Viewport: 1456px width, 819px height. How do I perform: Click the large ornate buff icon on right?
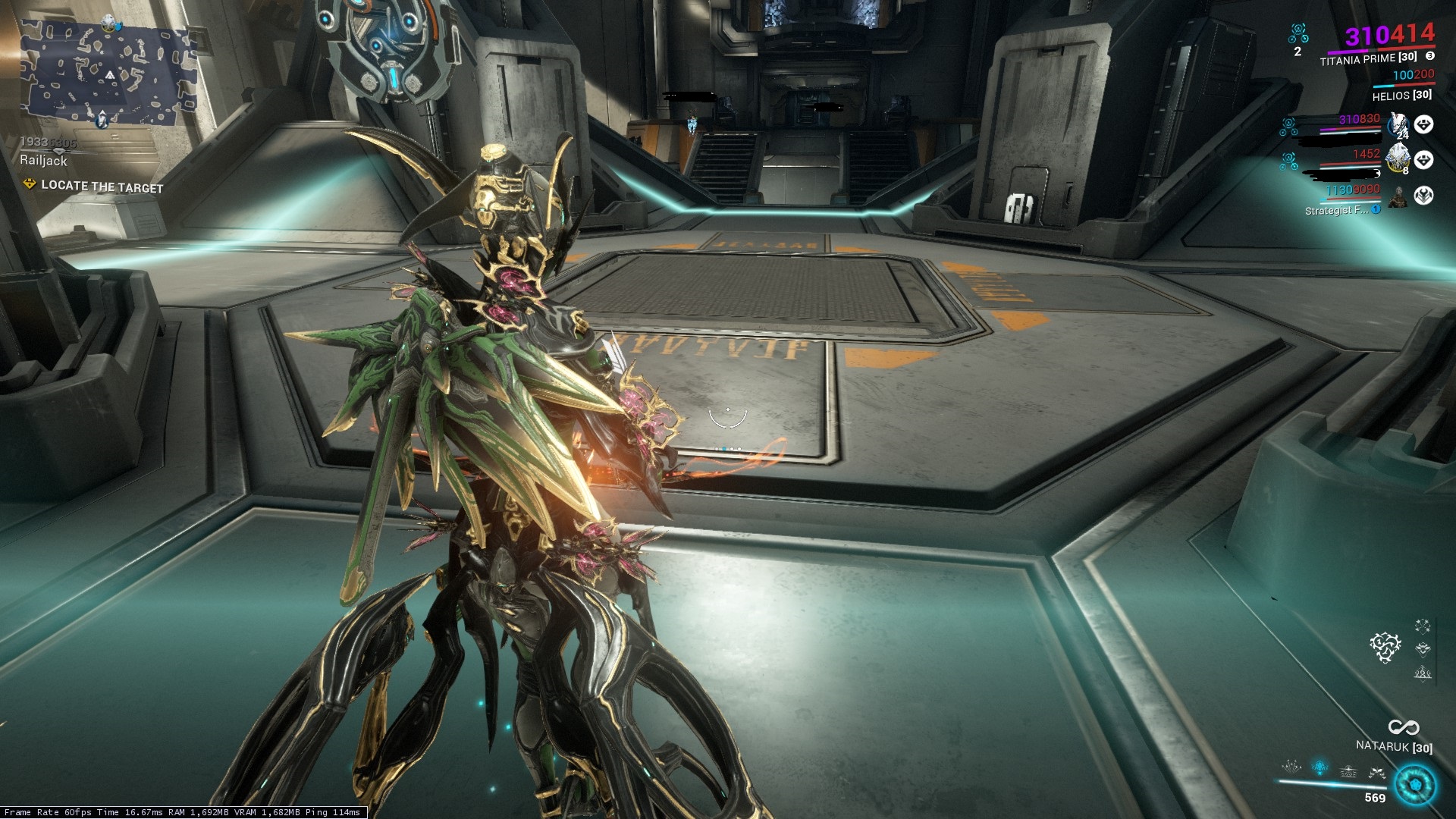(1385, 647)
